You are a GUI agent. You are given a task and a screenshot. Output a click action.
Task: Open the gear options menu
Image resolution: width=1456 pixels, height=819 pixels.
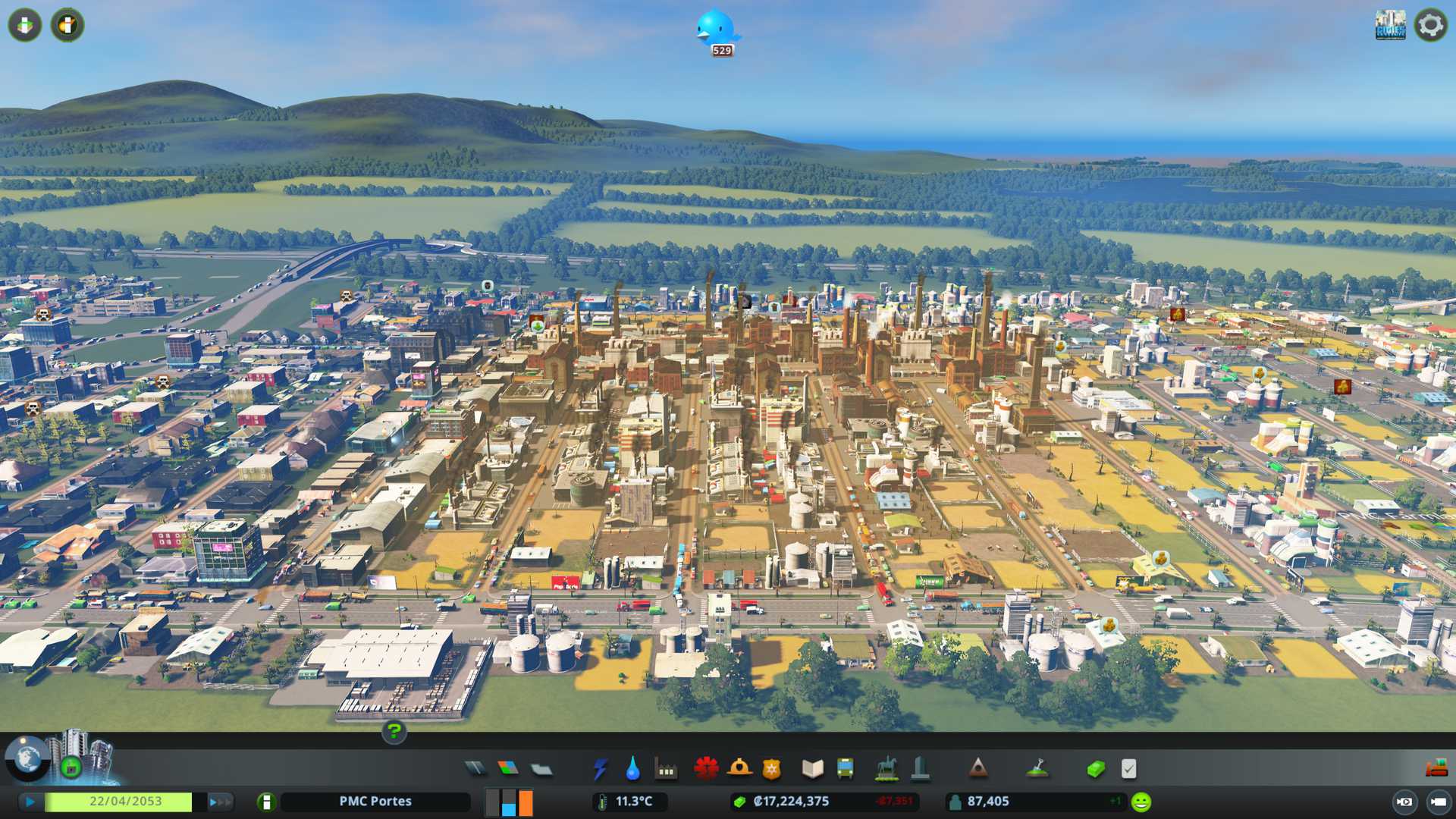click(x=1430, y=25)
